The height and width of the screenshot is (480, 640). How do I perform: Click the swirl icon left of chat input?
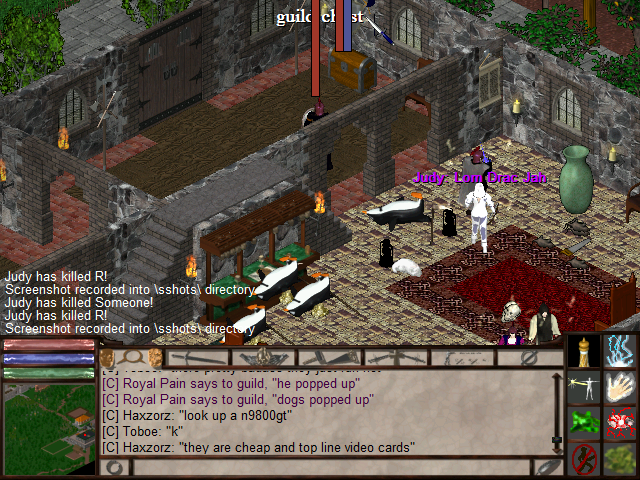tap(114, 468)
